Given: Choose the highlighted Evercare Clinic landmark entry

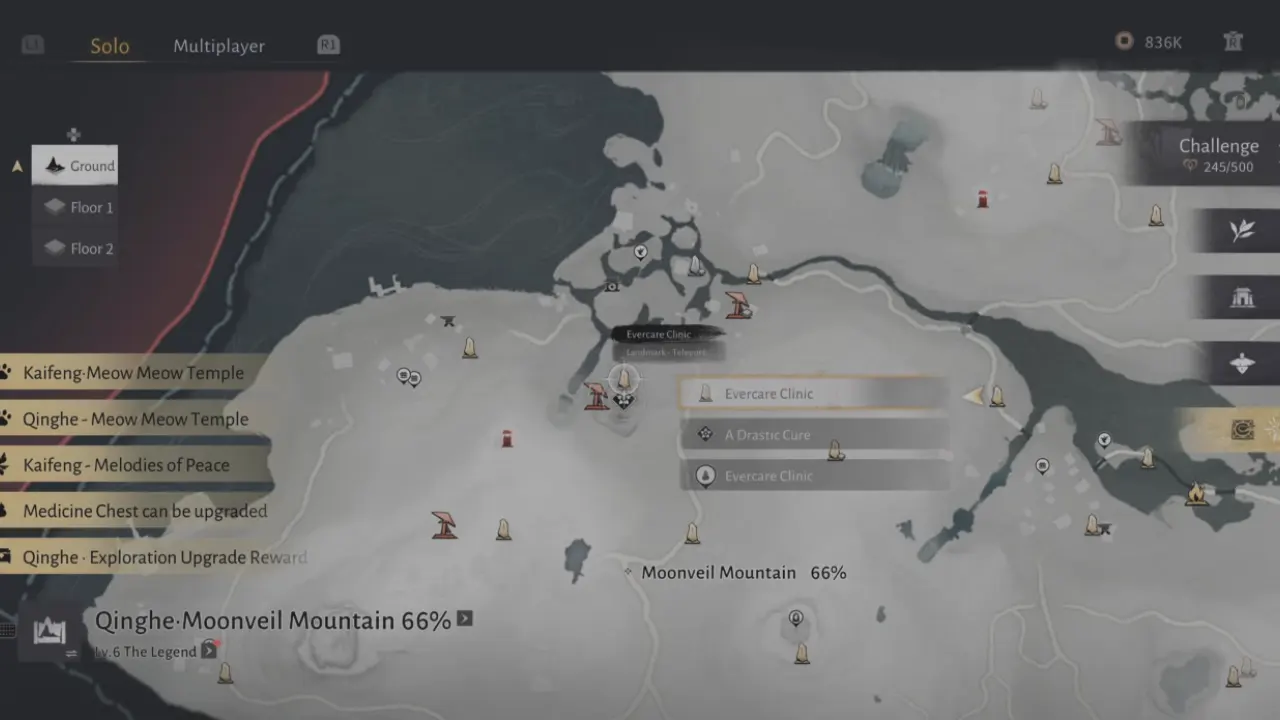Looking at the screenshot, I should (x=814, y=394).
